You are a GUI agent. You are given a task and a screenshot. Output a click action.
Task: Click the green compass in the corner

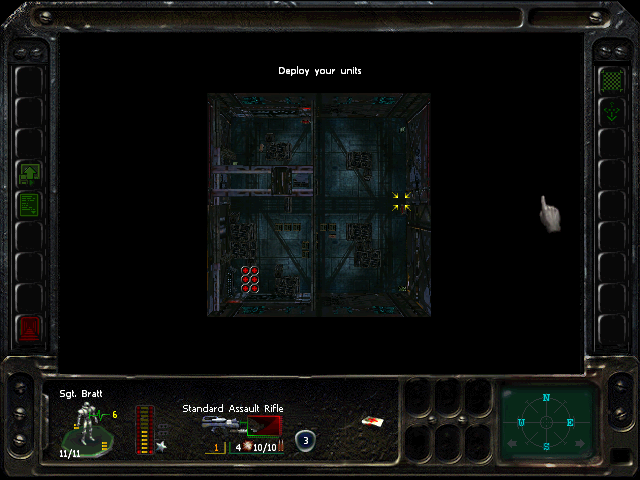(546, 421)
